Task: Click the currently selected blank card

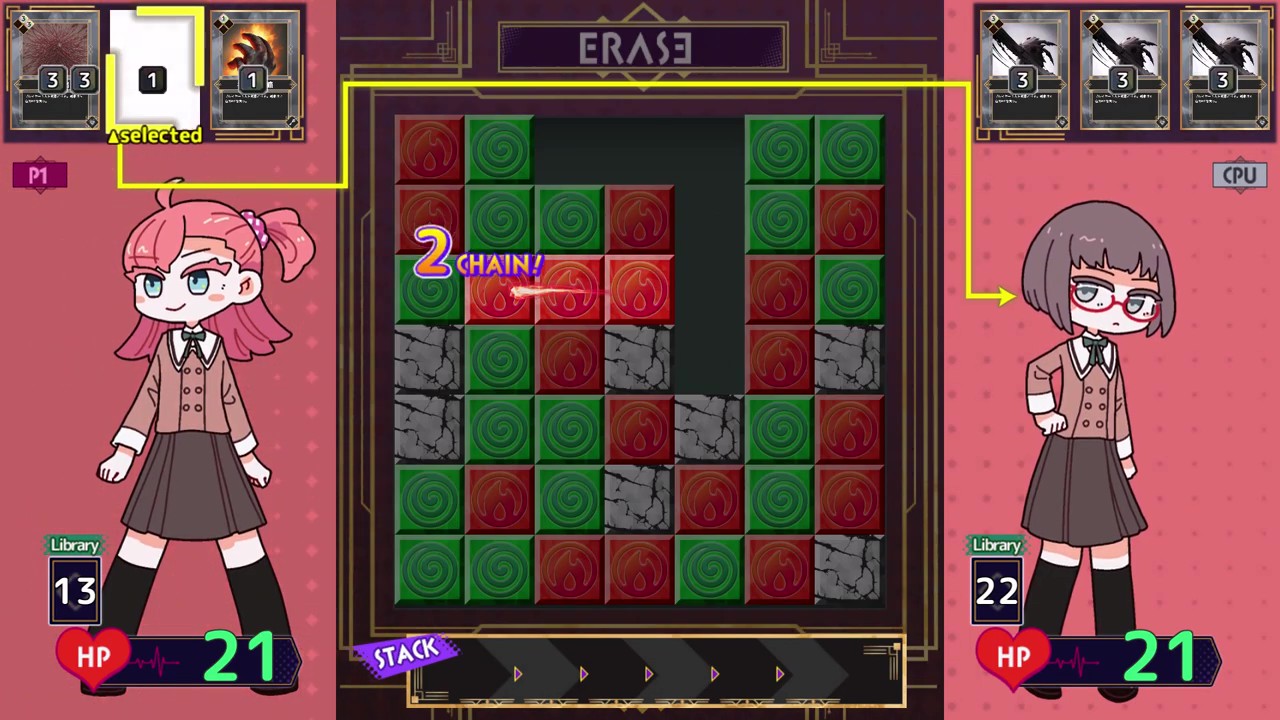Action: pyautogui.click(x=152, y=70)
